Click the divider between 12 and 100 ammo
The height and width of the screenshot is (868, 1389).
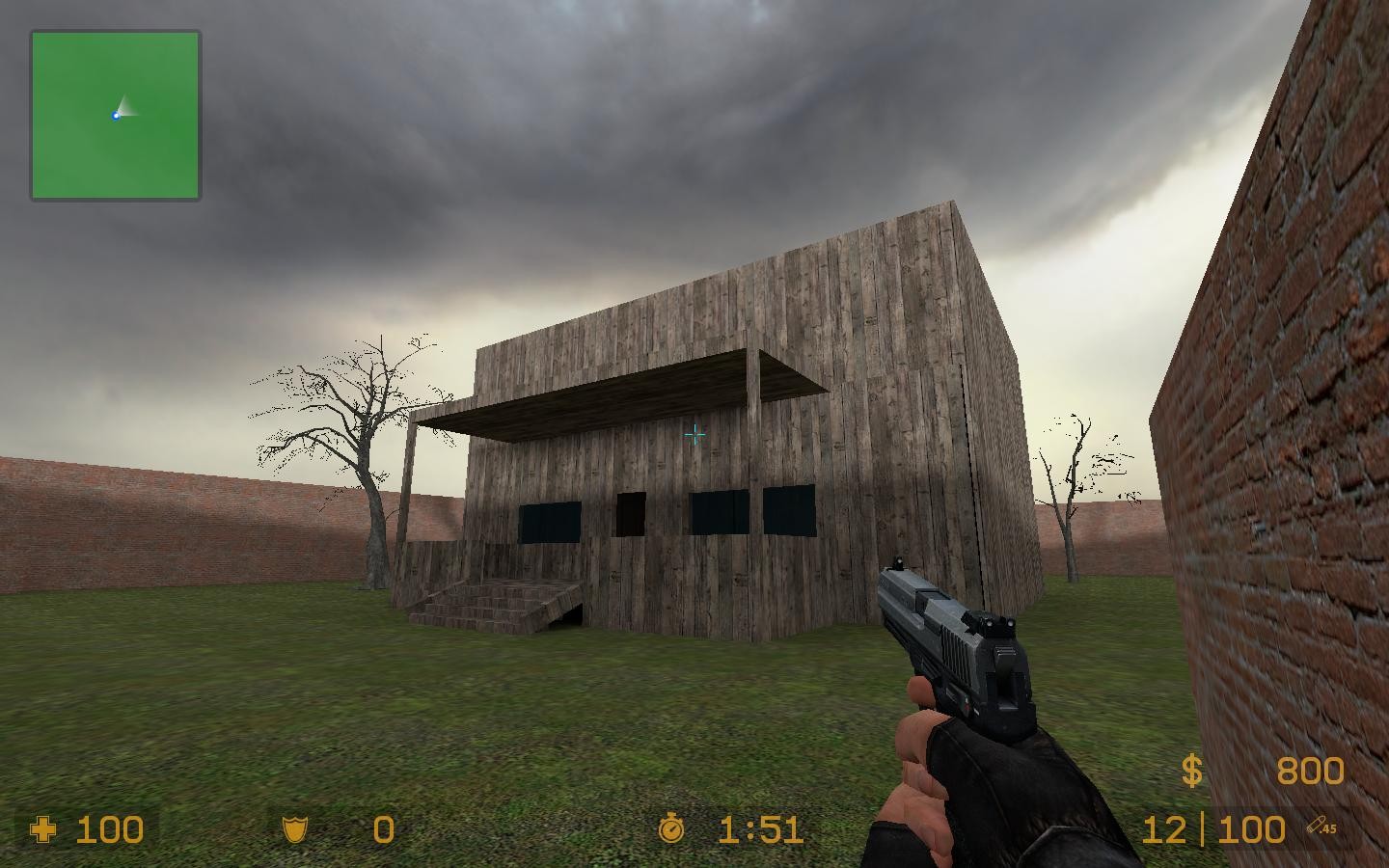[1204, 827]
